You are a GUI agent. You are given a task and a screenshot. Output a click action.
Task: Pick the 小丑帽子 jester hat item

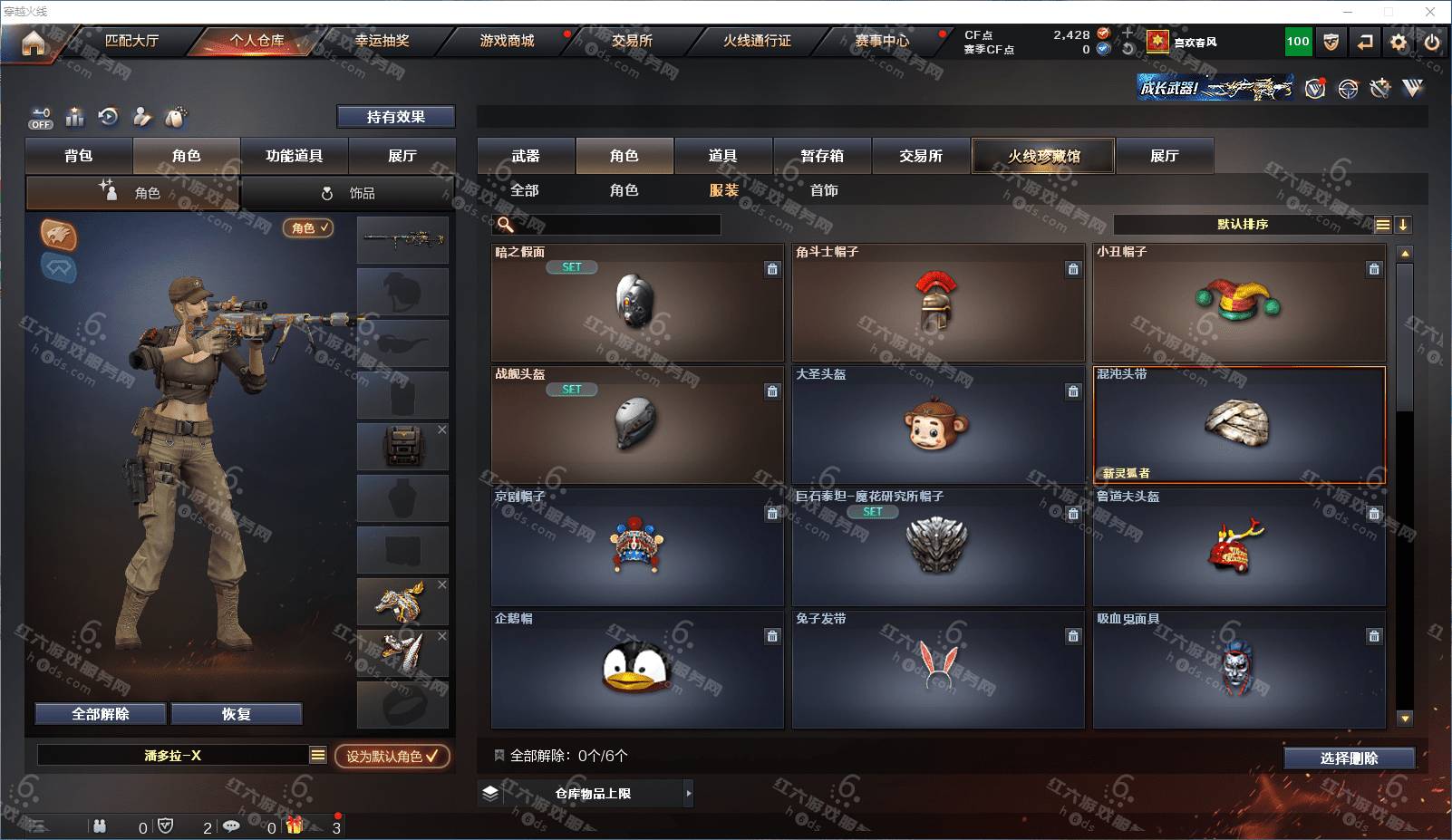[x=1238, y=304]
